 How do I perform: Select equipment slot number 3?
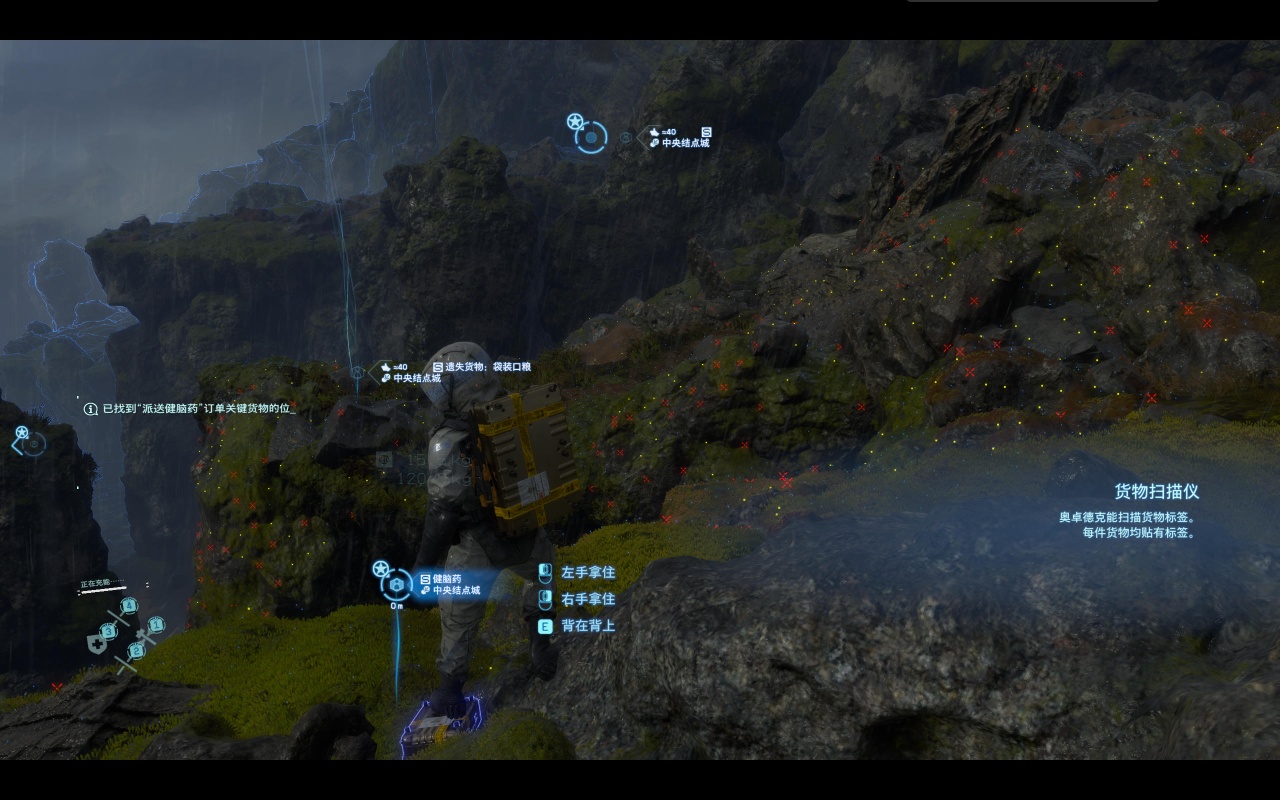(x=108, y=631)
